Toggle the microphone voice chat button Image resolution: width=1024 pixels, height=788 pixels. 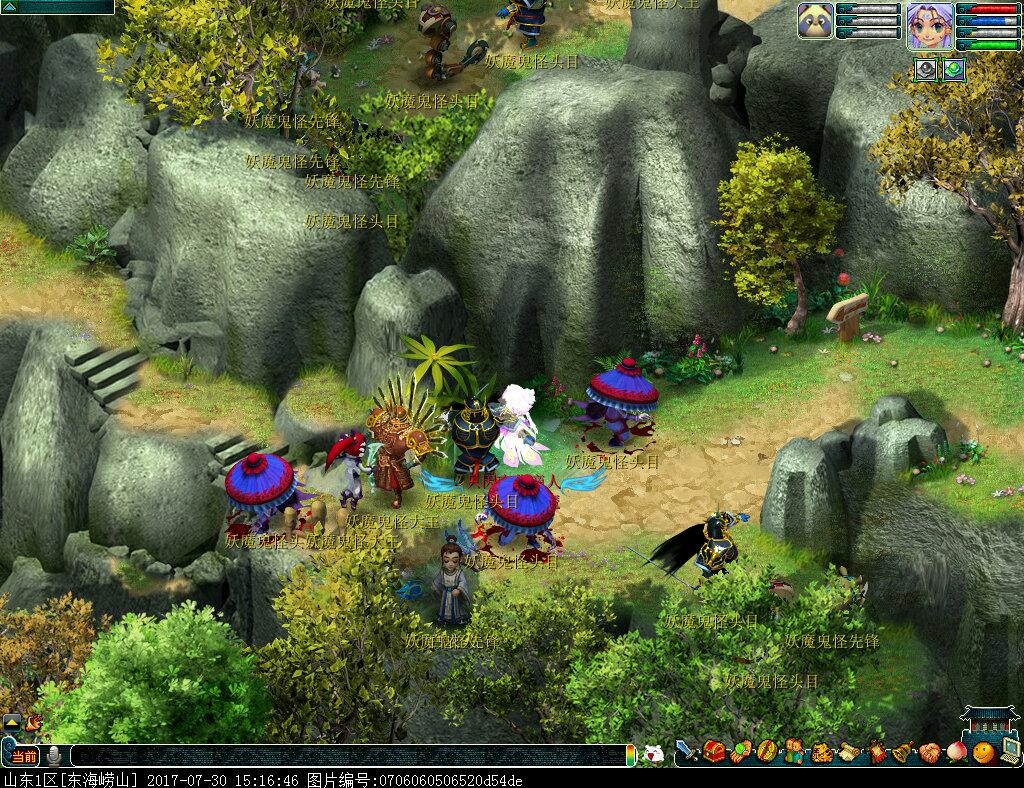(x=54, y=755)
